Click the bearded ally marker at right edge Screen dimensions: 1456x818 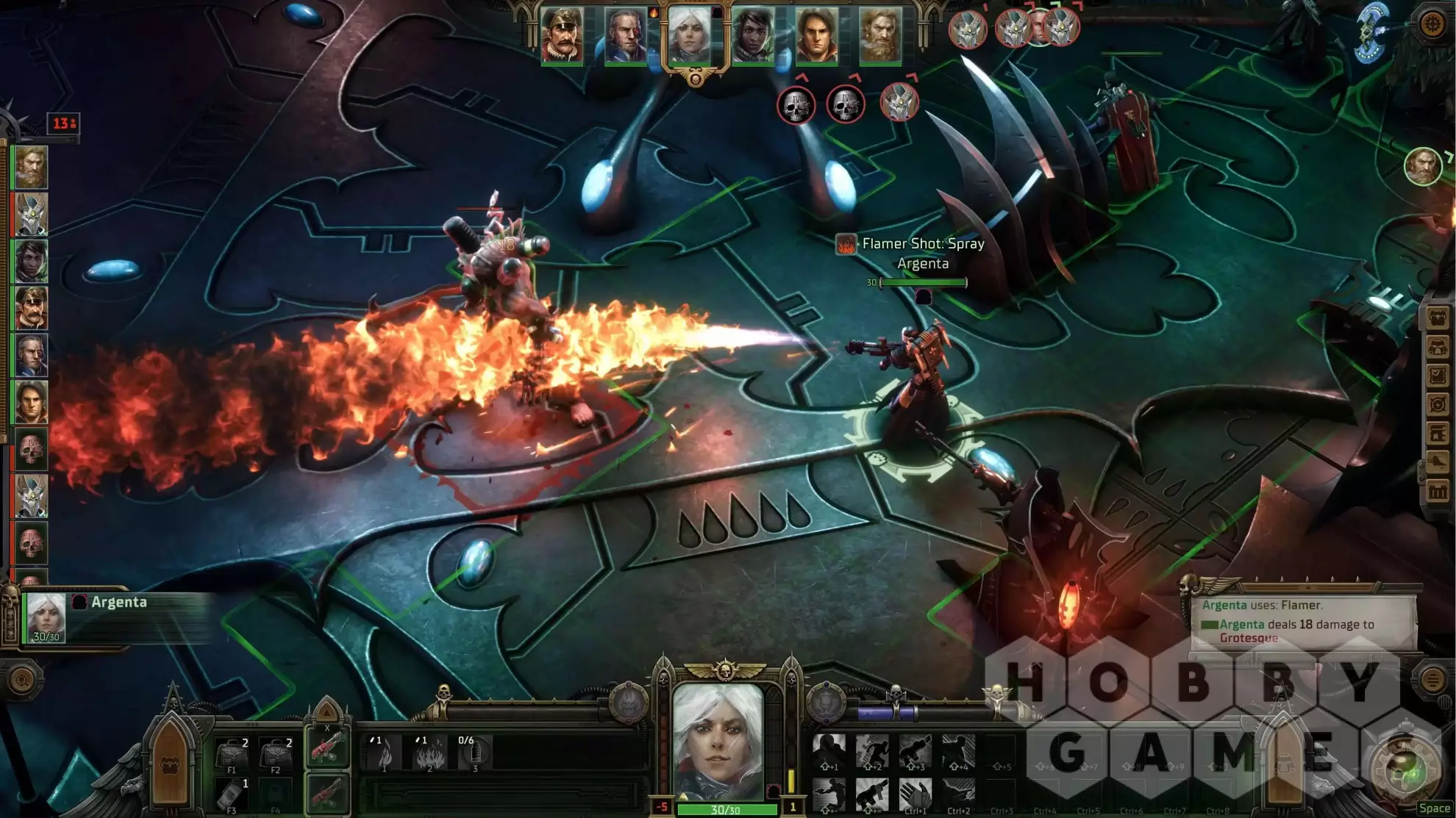pyautogui.click(x=1422, y=166)
